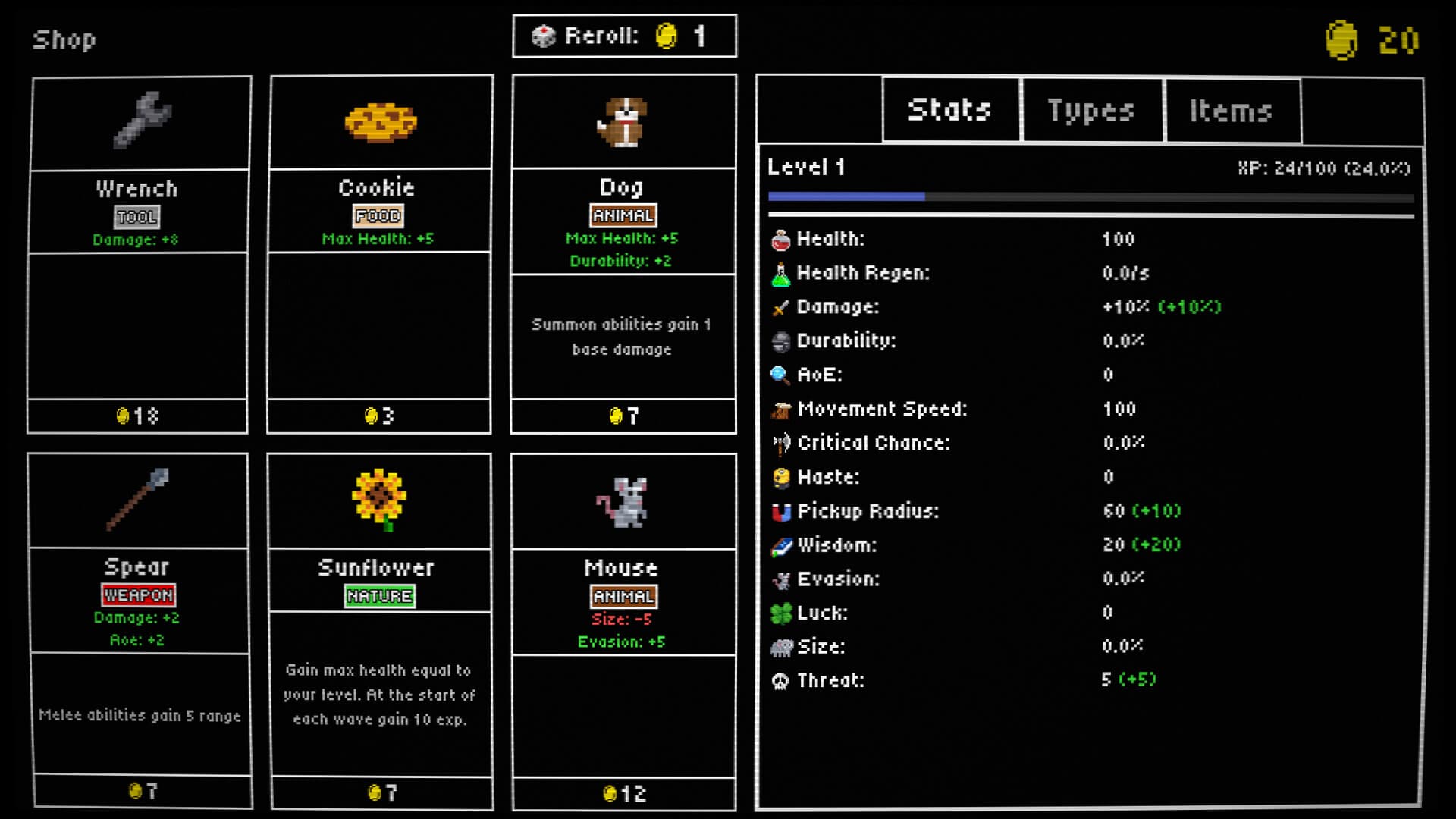This screenshot has height=819, width=1456.
Task: Click the Movement Speed boot icon
Action: coord(780,409)
